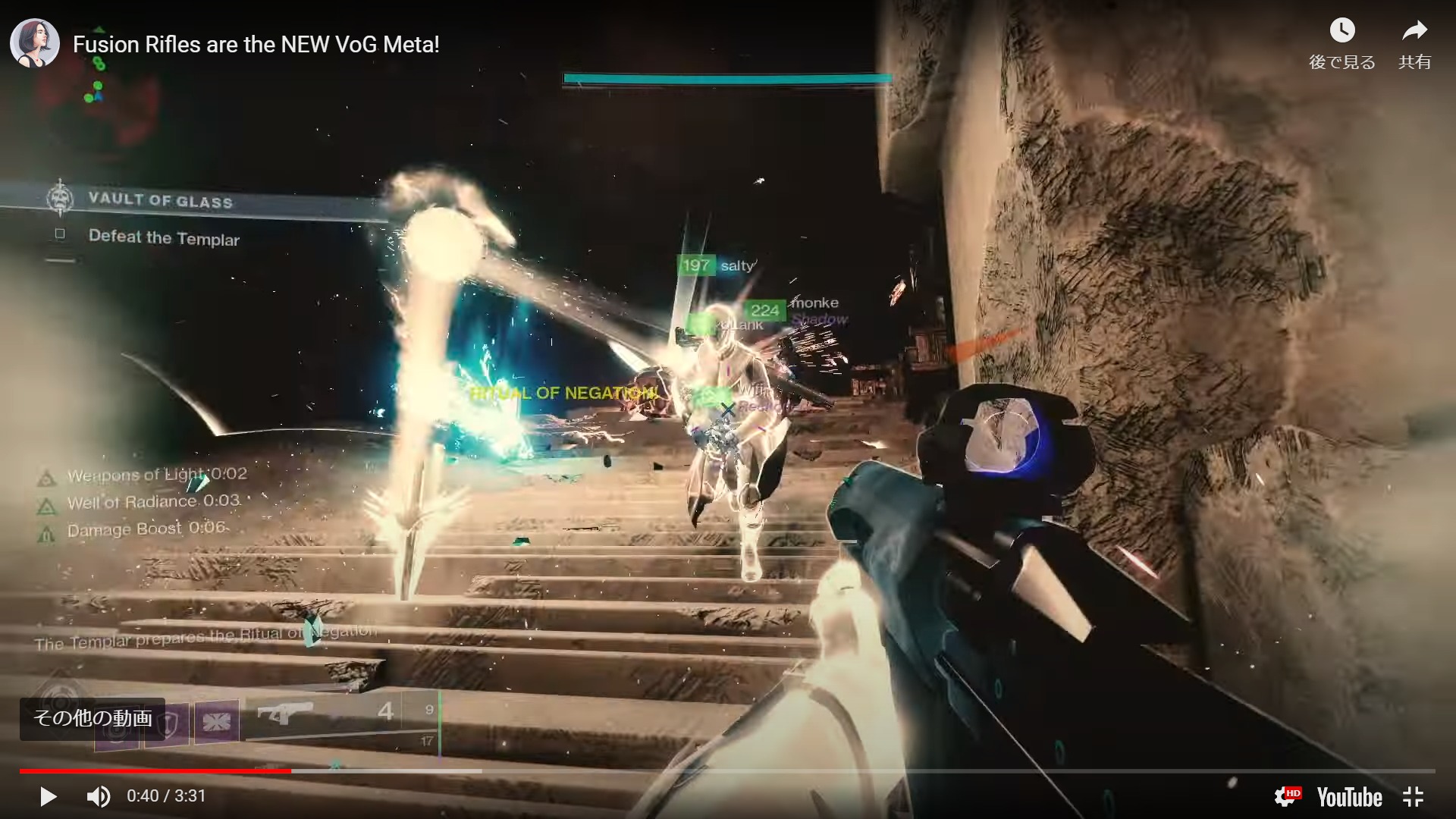This screenshot has width=1456, height=819.
Task: Check the Defeat the Templar objective box
Action: 61,235
